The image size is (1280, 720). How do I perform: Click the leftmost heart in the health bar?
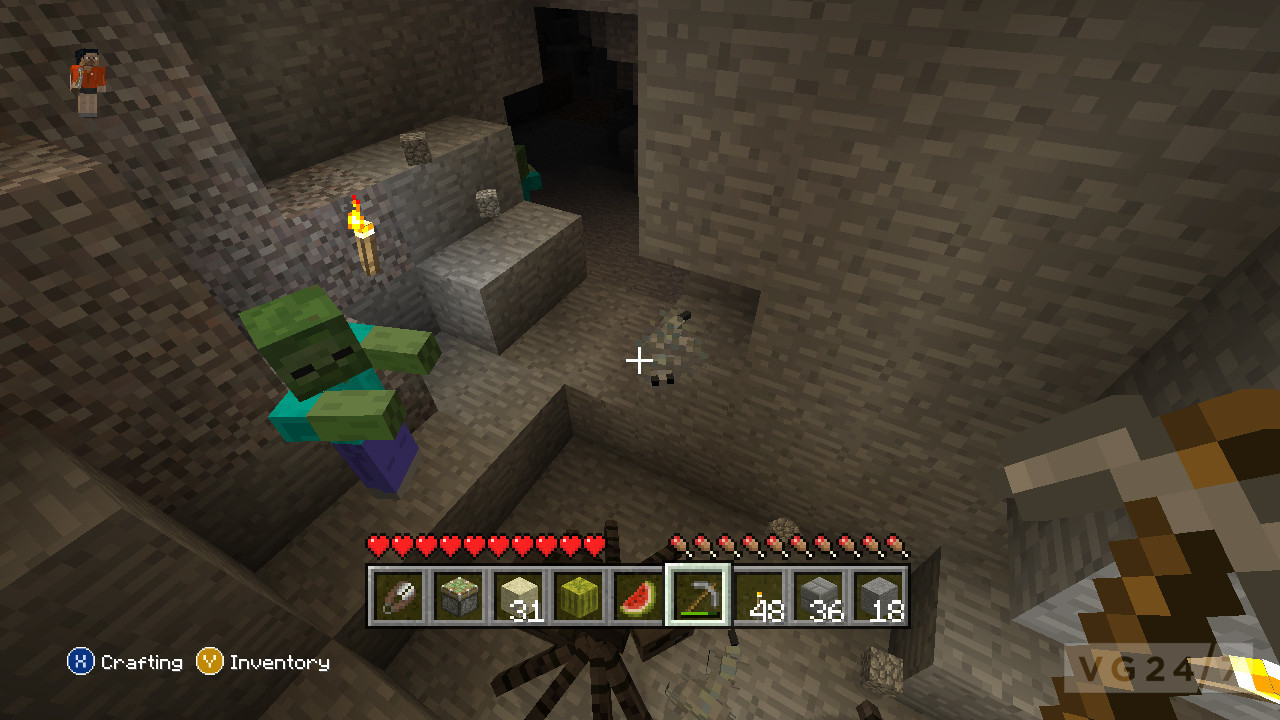378,545
